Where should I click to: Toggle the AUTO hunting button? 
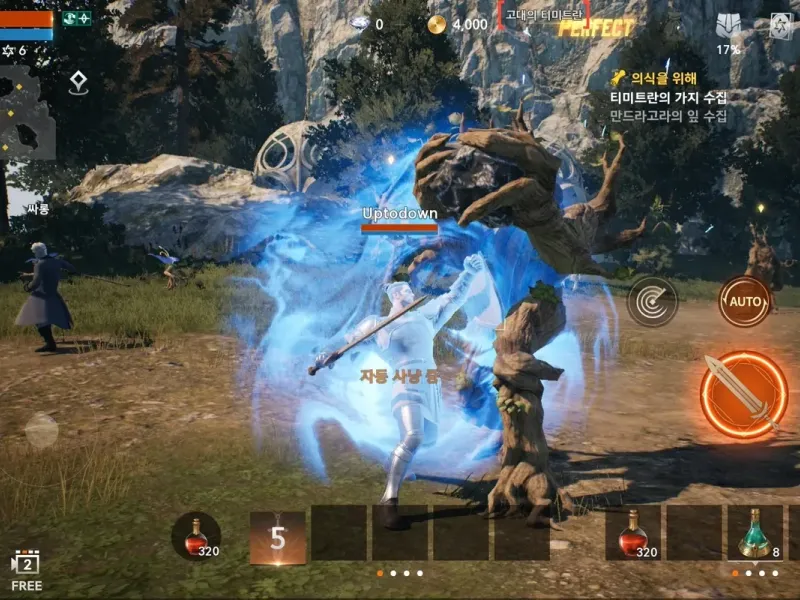[744, 300]
